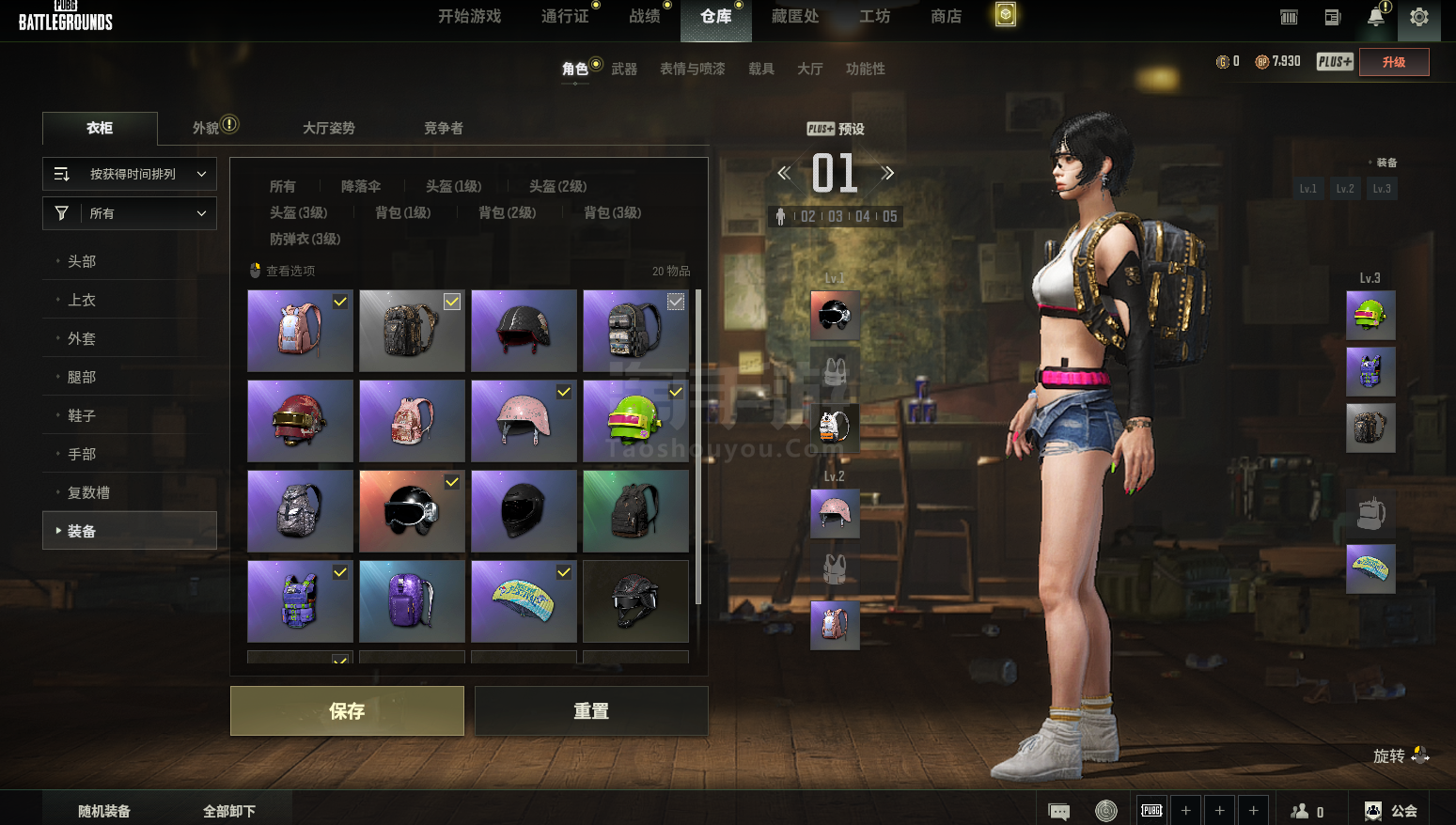The image size is (1456, 825).
Task: Save the outfit with the 保存 button
Action: click(347, 710)
